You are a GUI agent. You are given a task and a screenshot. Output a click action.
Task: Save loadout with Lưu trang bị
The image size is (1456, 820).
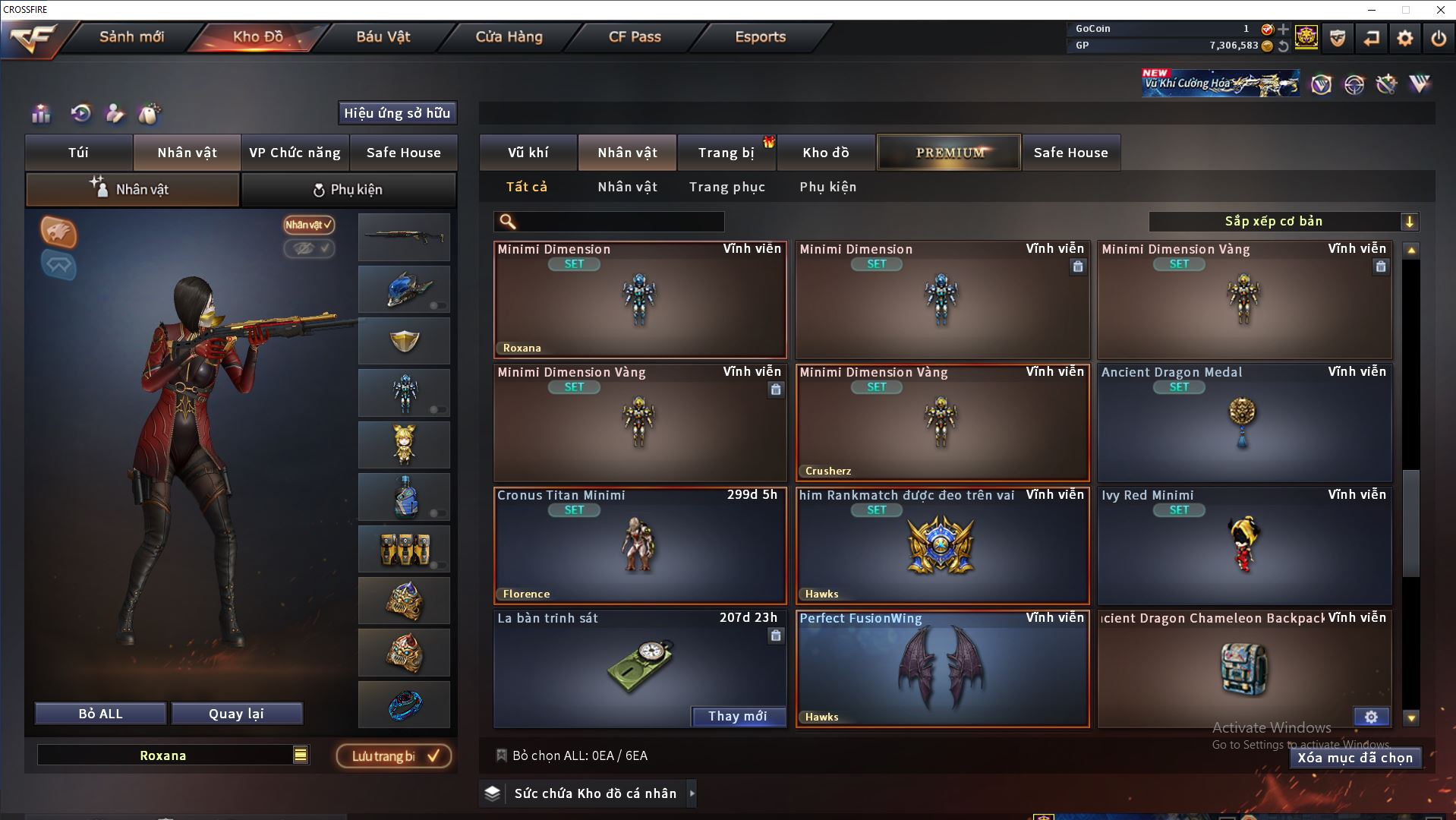click(394, 756)
